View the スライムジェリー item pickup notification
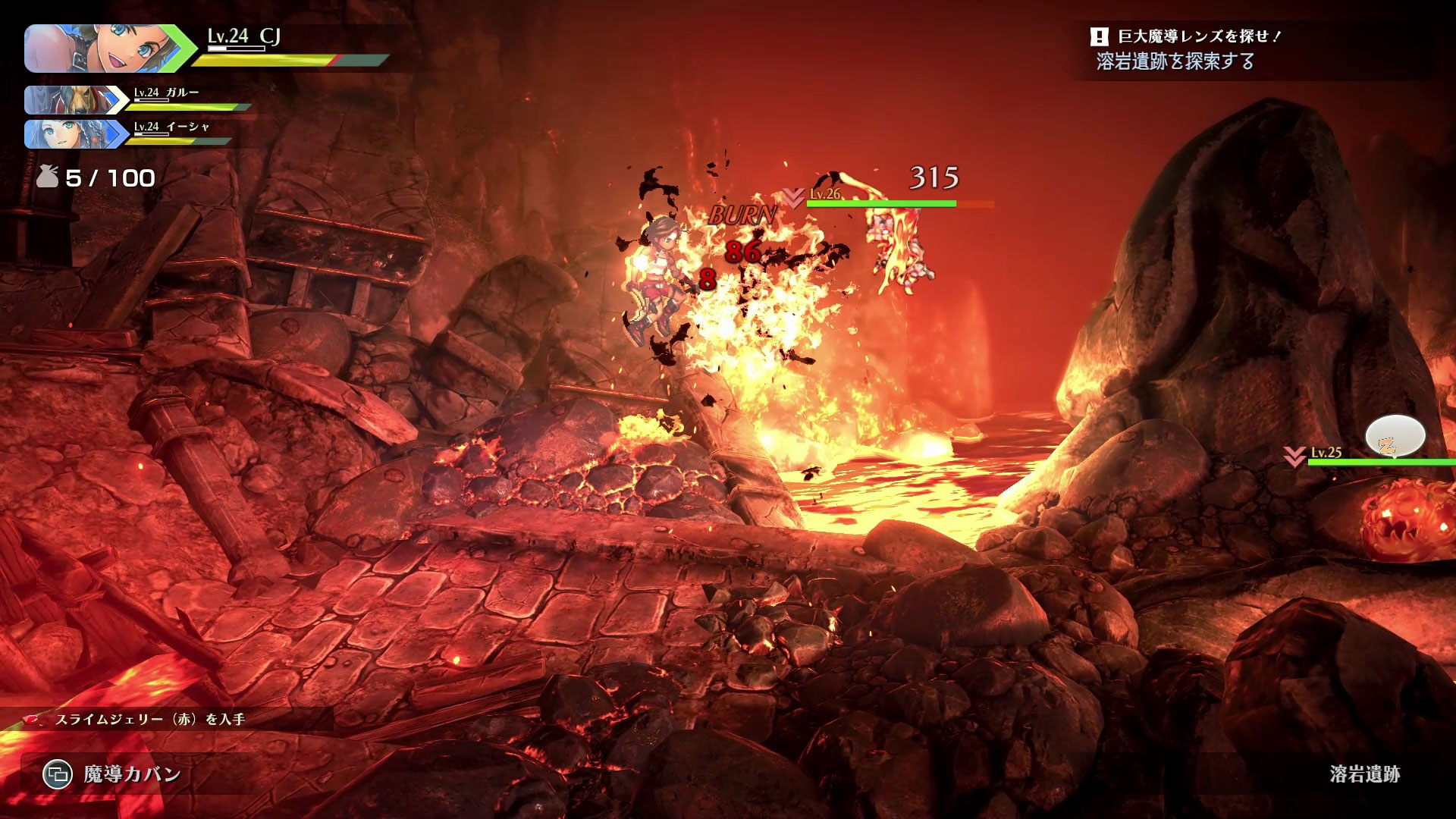1456x819 pixels. point(149,719)
